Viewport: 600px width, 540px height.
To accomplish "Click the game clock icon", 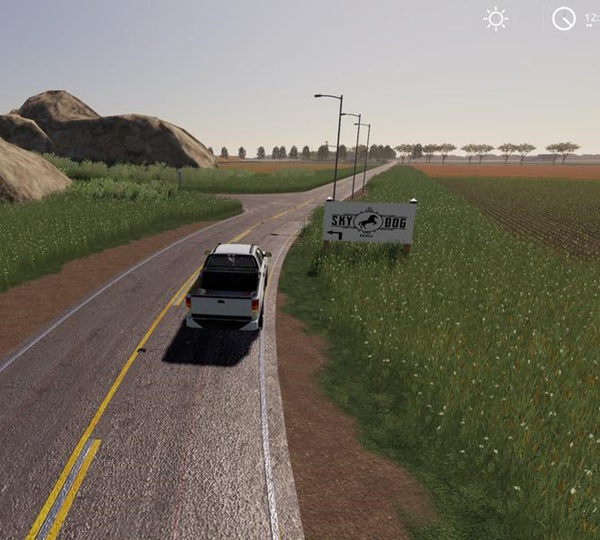I will 564,19.
